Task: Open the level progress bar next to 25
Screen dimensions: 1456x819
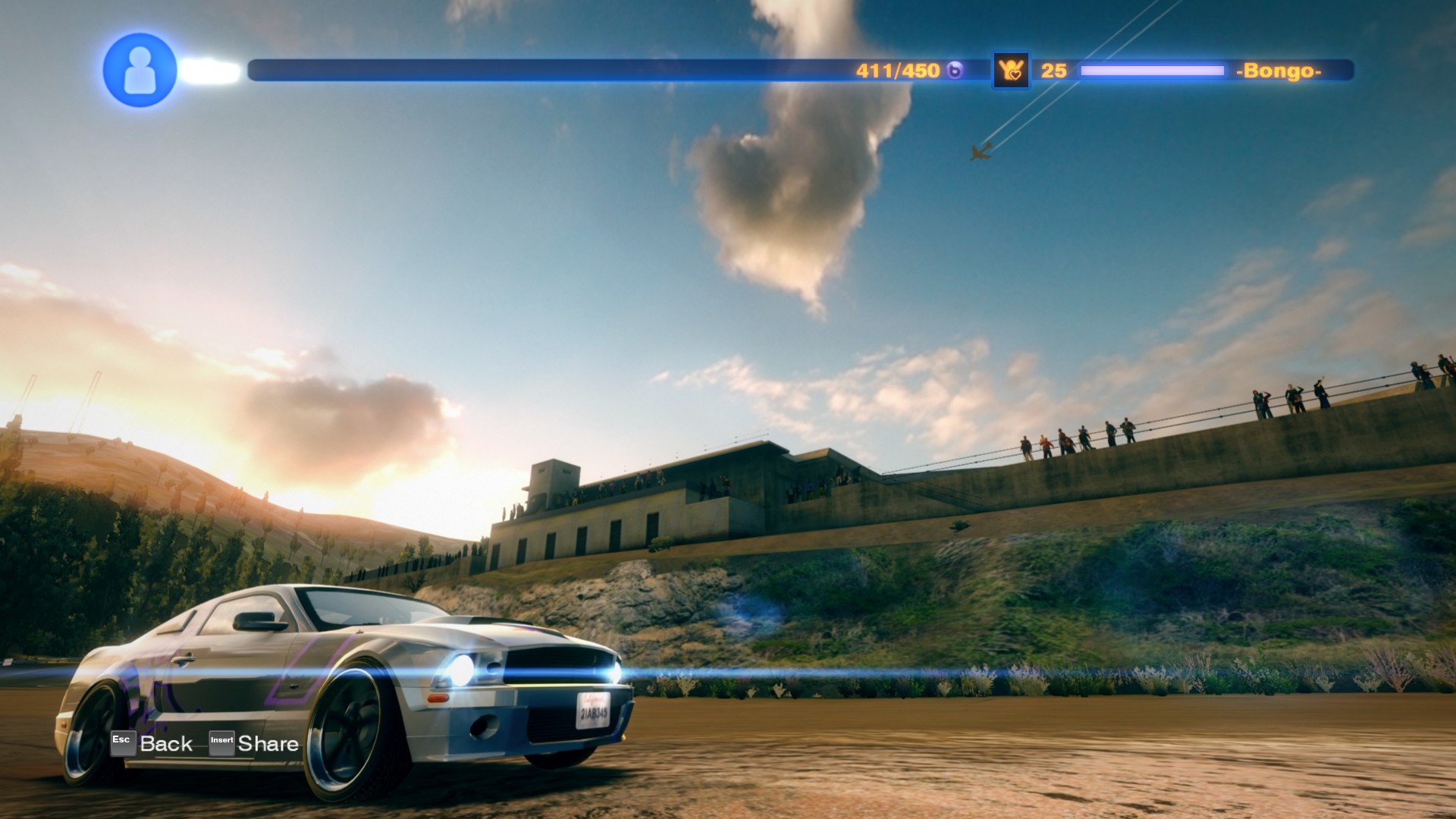Action: 1151,69
